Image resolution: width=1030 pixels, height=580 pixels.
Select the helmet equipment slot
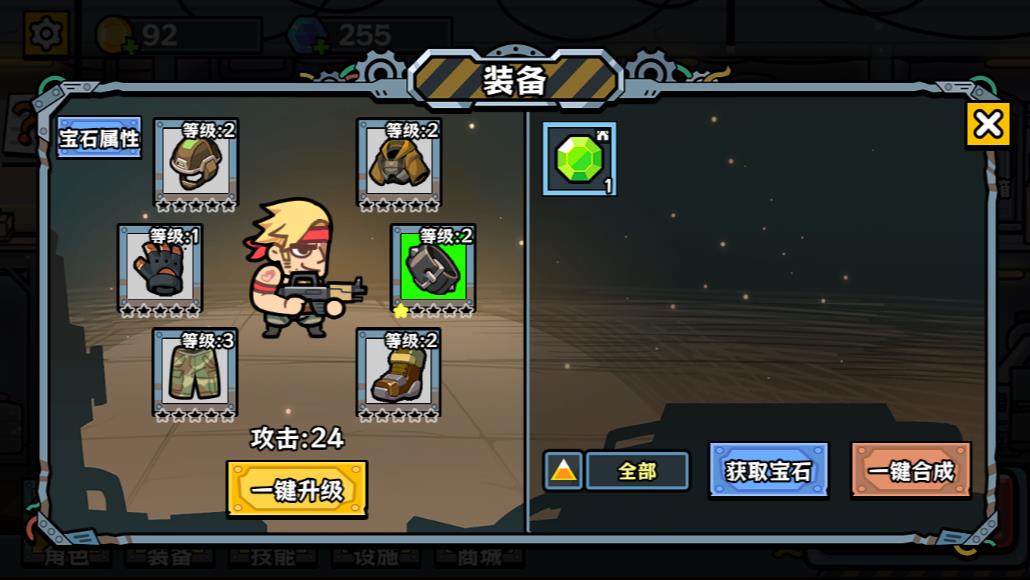(x=195, y=161)
